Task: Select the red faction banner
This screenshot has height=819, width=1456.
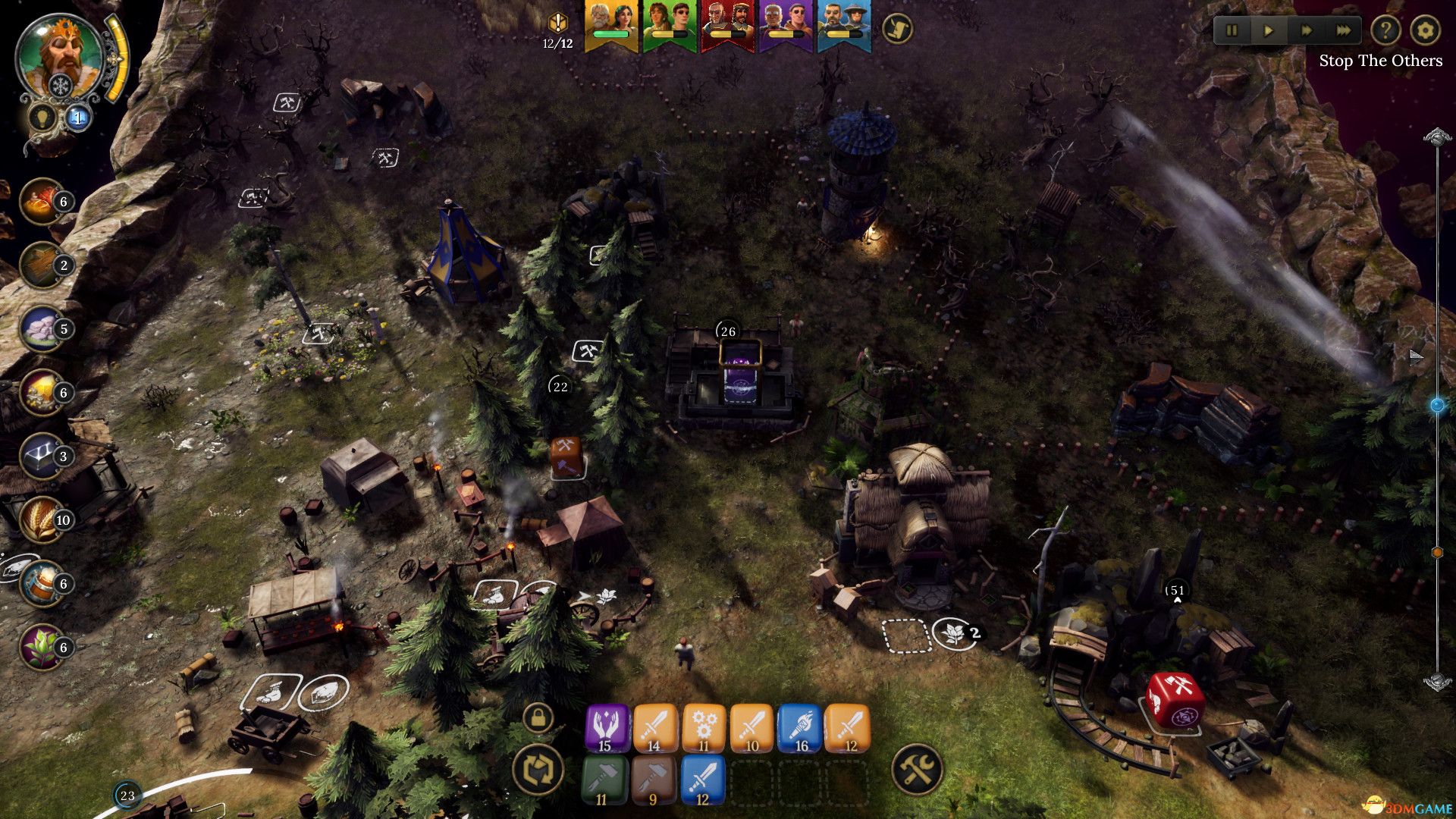Action: pyautogui.click(x=728, y=26)
